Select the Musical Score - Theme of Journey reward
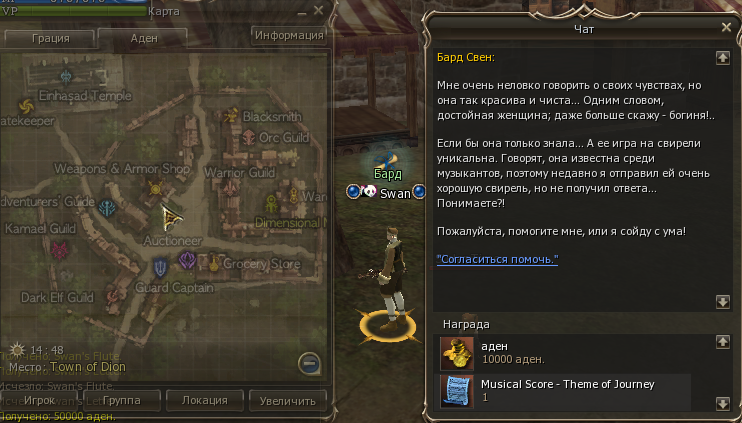 565,389
